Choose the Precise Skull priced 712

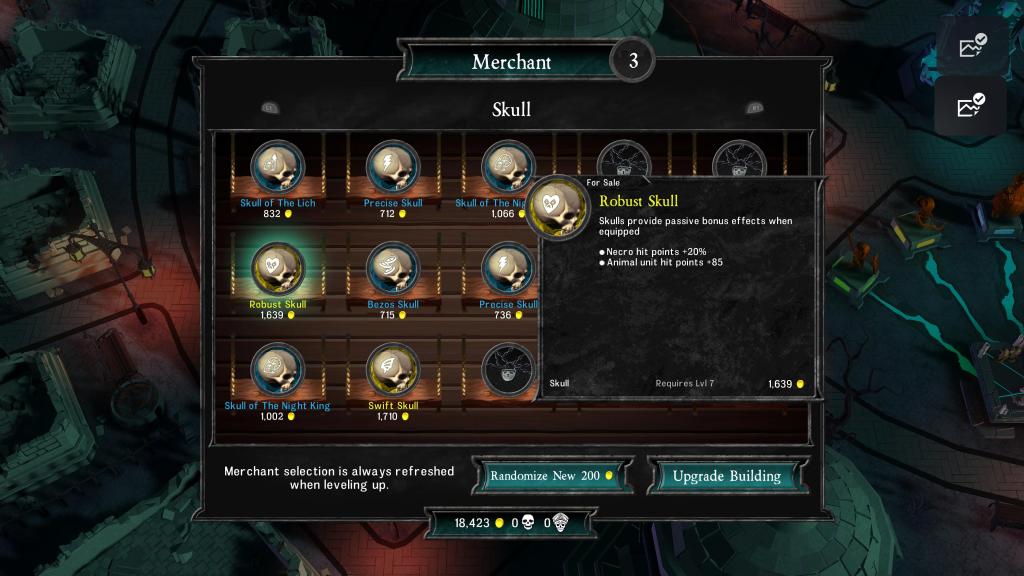pos(393,167)
